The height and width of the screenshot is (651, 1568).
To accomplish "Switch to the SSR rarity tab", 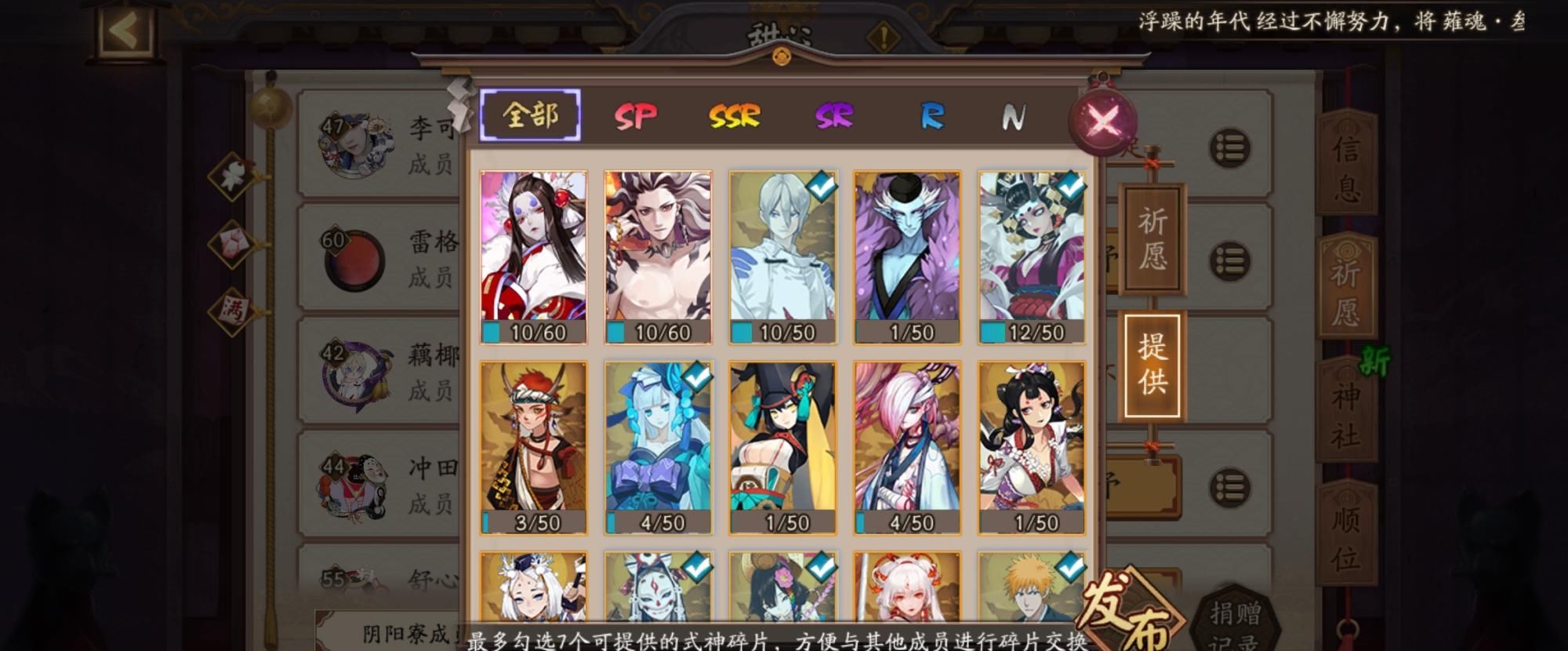I will click(x=735, y=117).
